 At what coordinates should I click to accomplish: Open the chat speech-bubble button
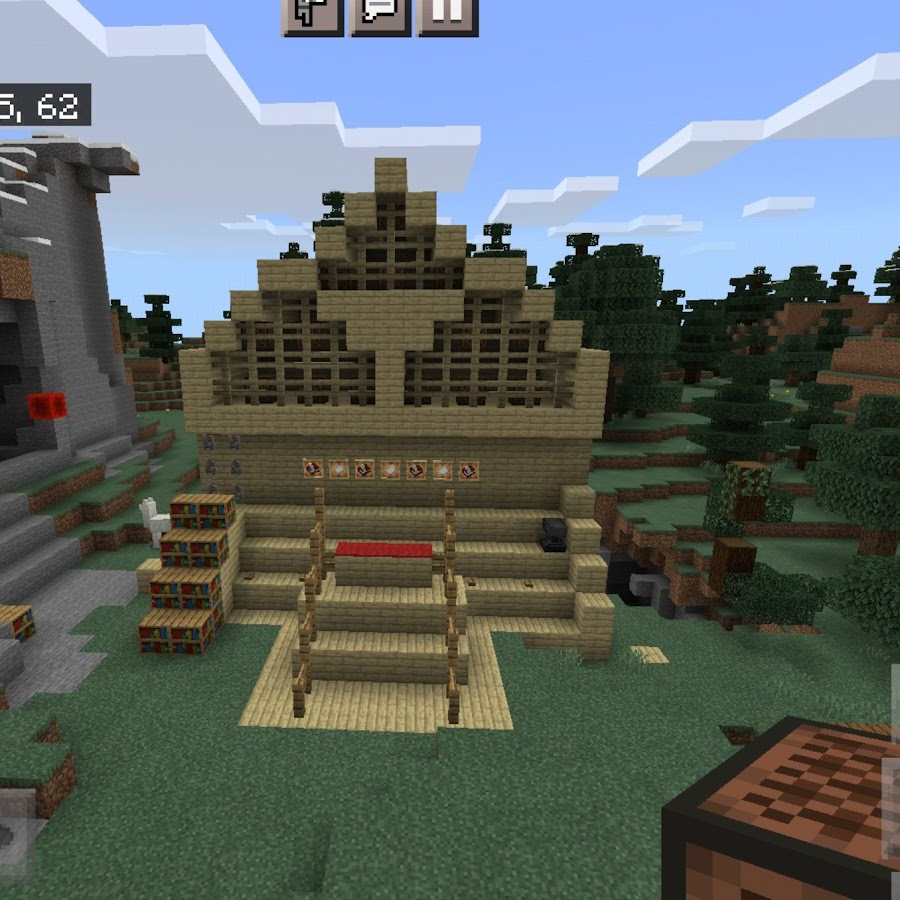coord(380,14)
